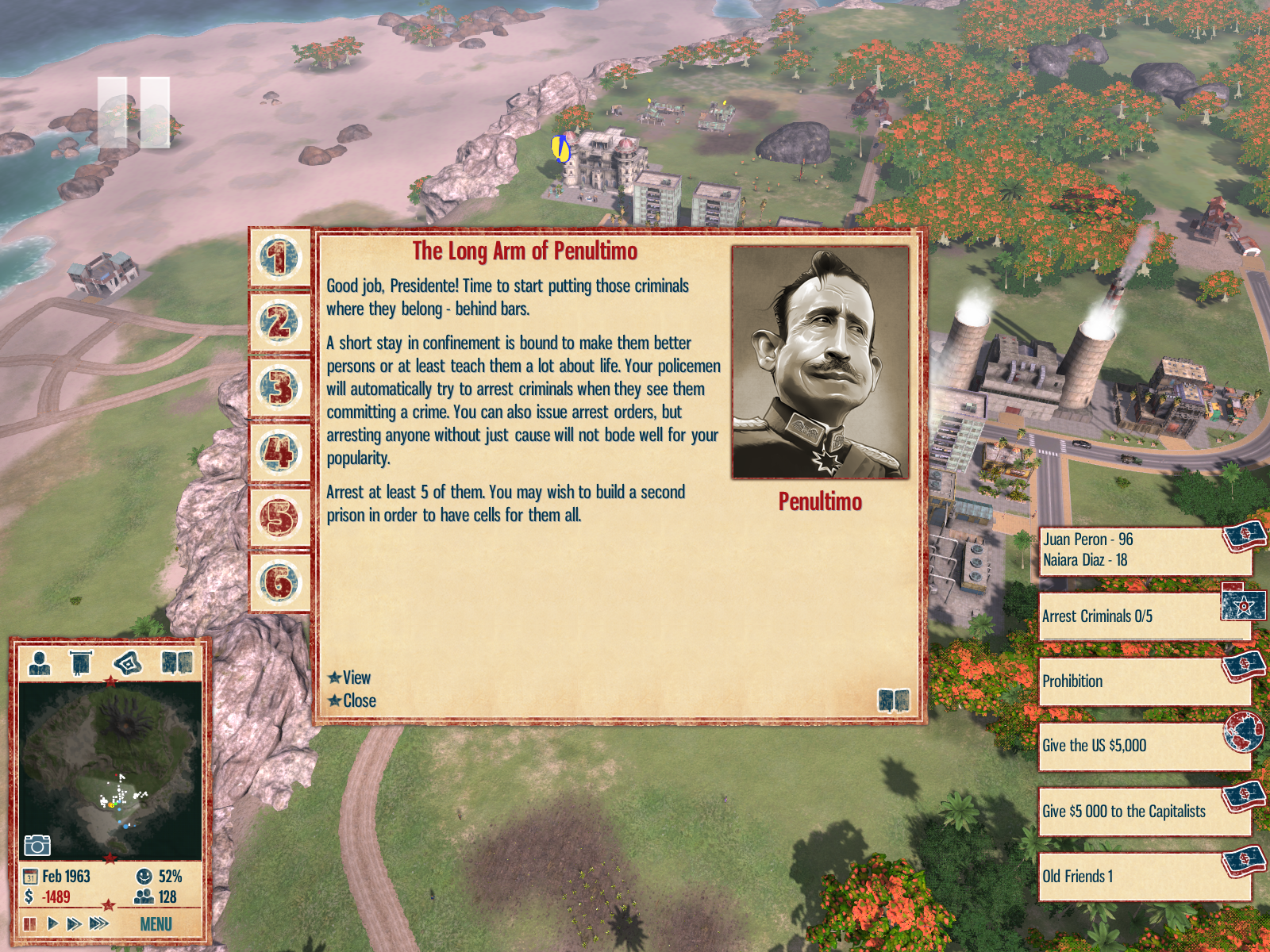
Task: Set game speed to fastest triple arrow
Action: [x=98, y=923]
